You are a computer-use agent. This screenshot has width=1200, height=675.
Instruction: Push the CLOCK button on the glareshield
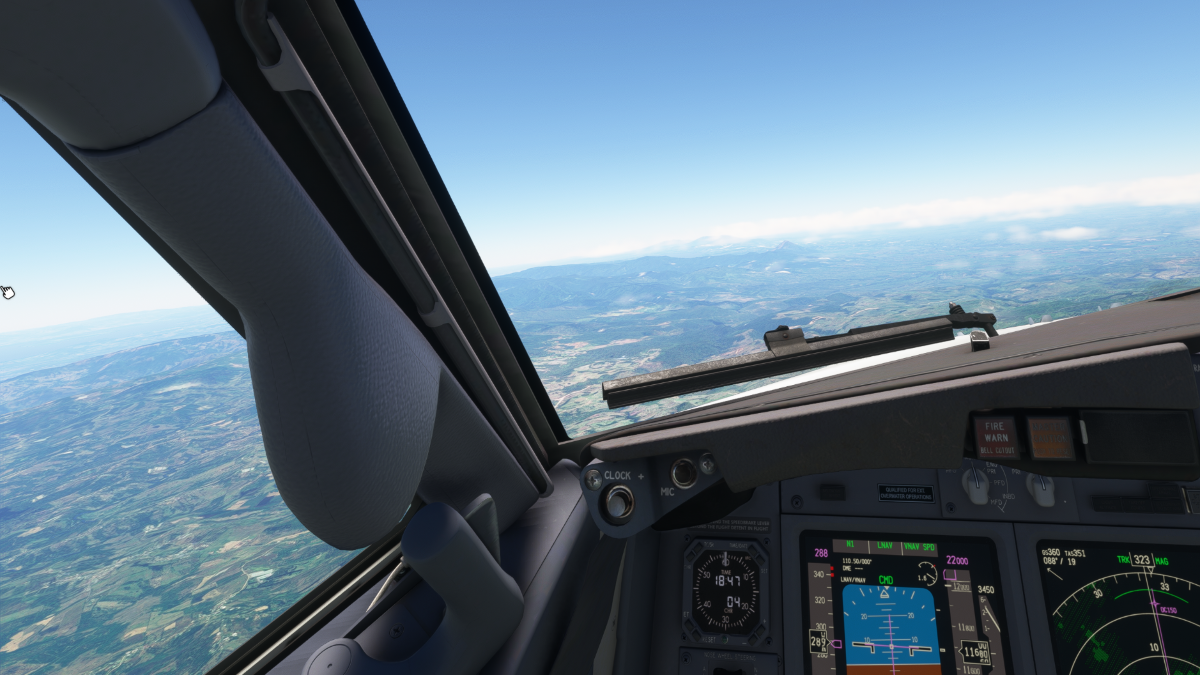(x=618, y=501)
